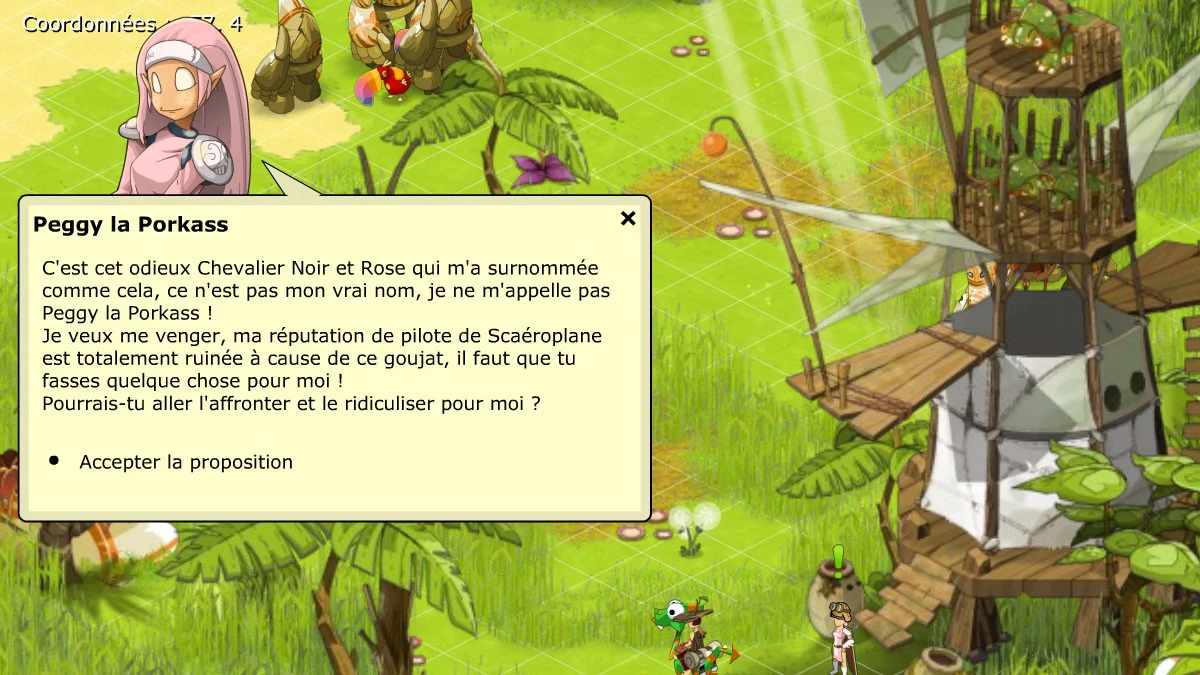Close Peggy la Porkass dialogue box
The image size is (1200, 675).
[628, 218]
